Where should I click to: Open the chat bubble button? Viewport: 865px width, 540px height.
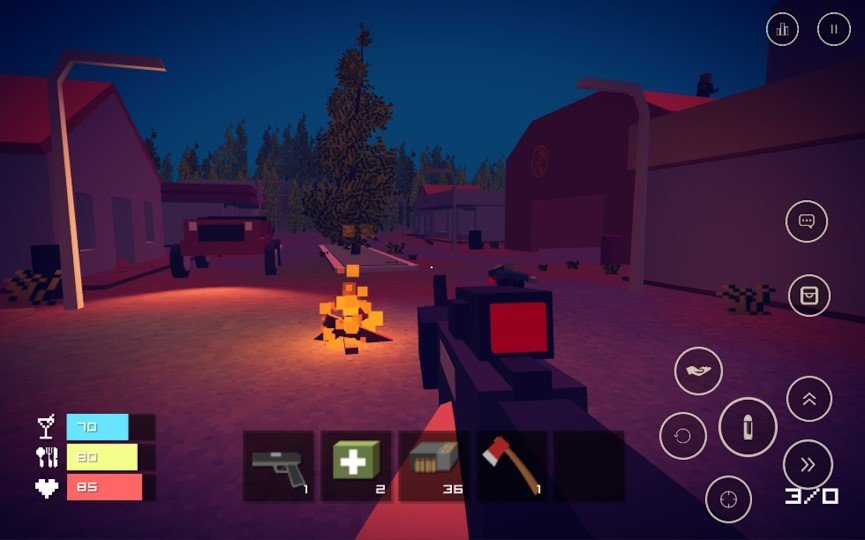[x=806, y=221]
